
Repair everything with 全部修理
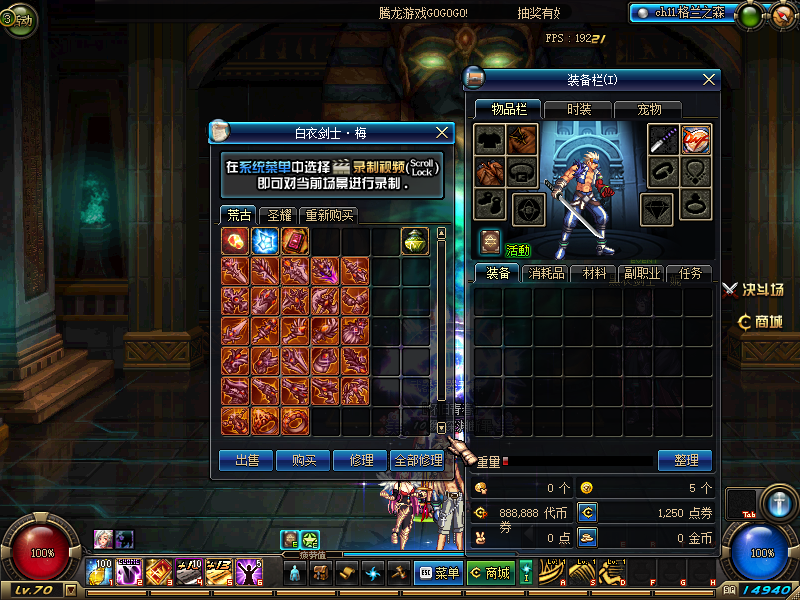pyautogui.click(x=418, y=460)
